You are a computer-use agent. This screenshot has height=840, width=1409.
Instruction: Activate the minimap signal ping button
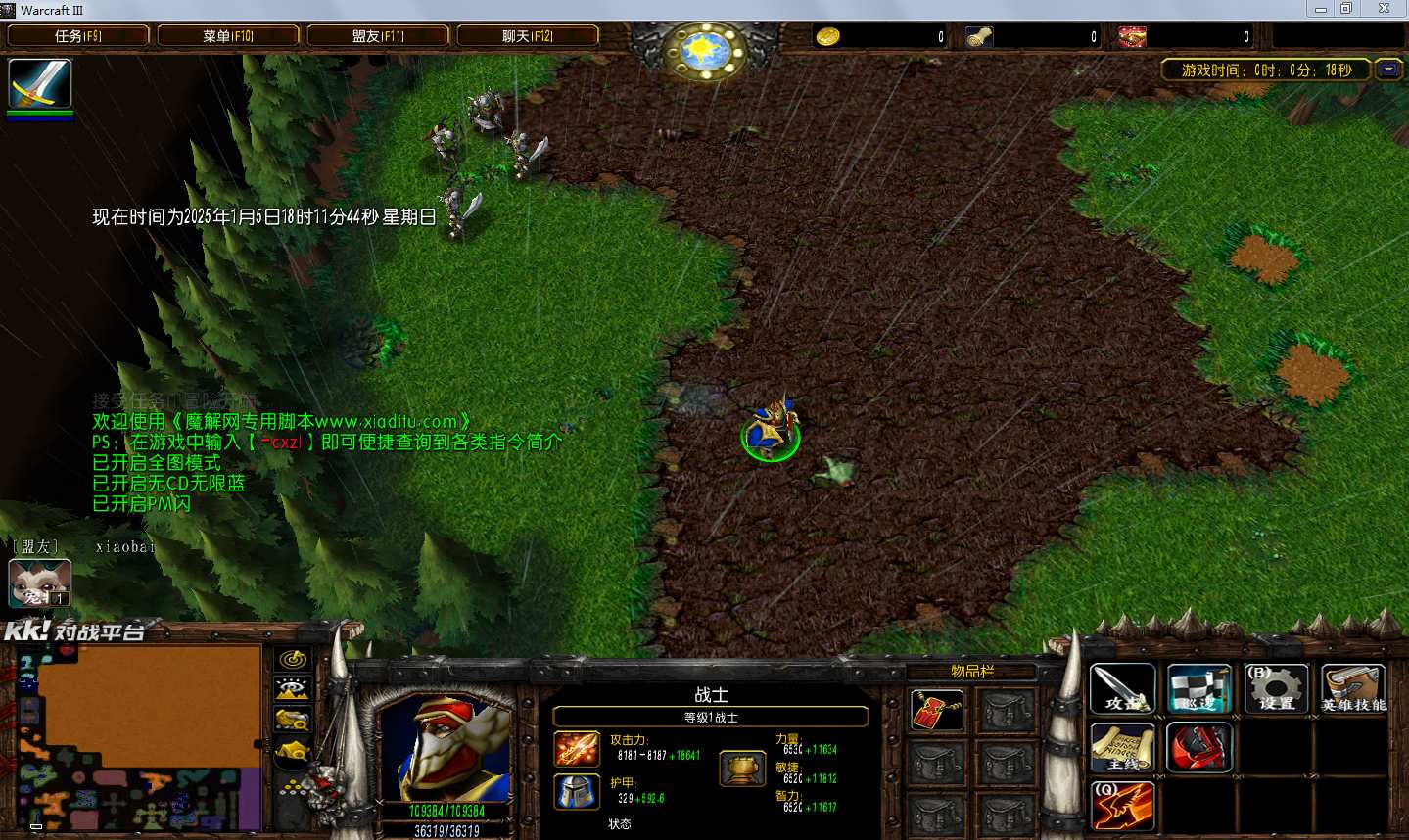tap(293, 659)
